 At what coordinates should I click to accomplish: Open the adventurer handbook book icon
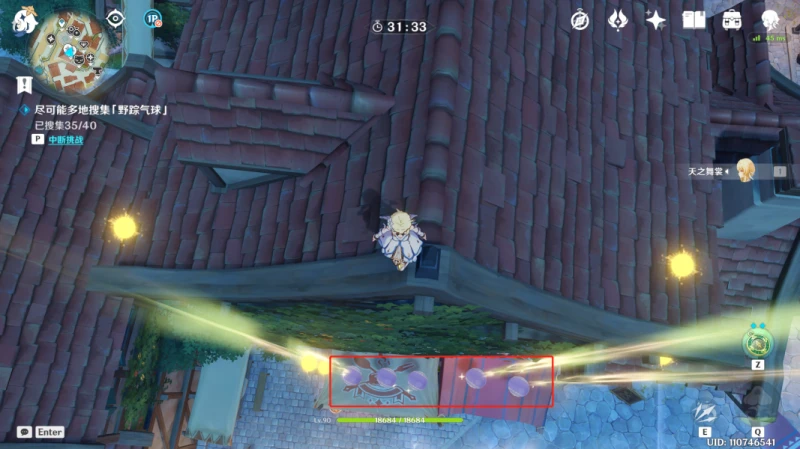[694, 20]
